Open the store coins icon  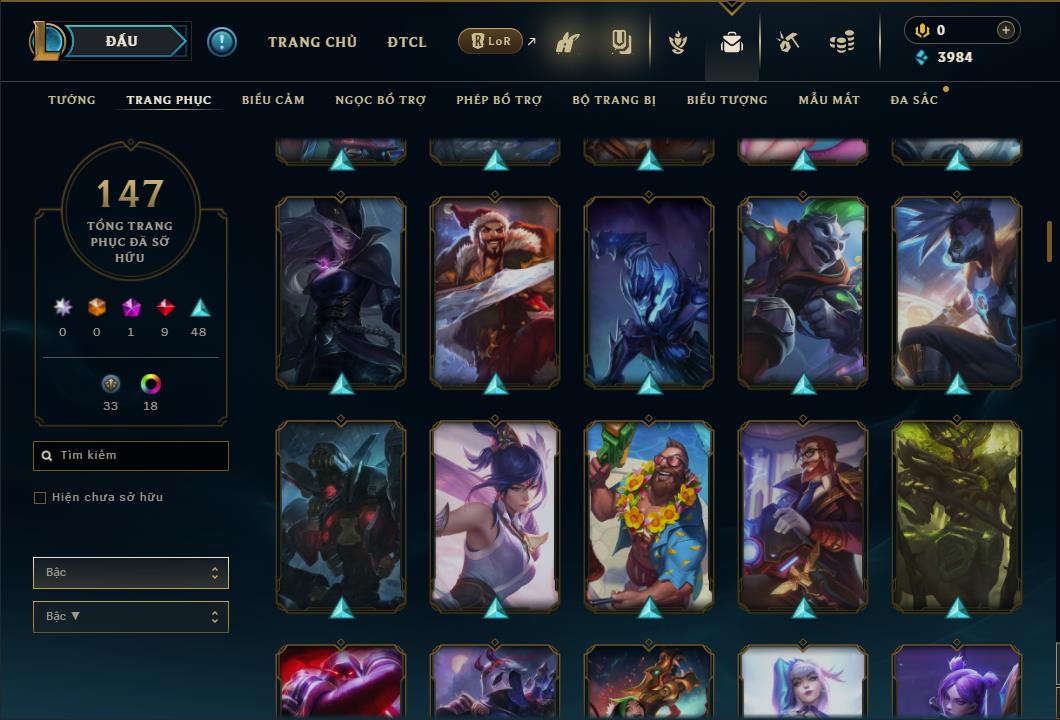tap(842, 42)
